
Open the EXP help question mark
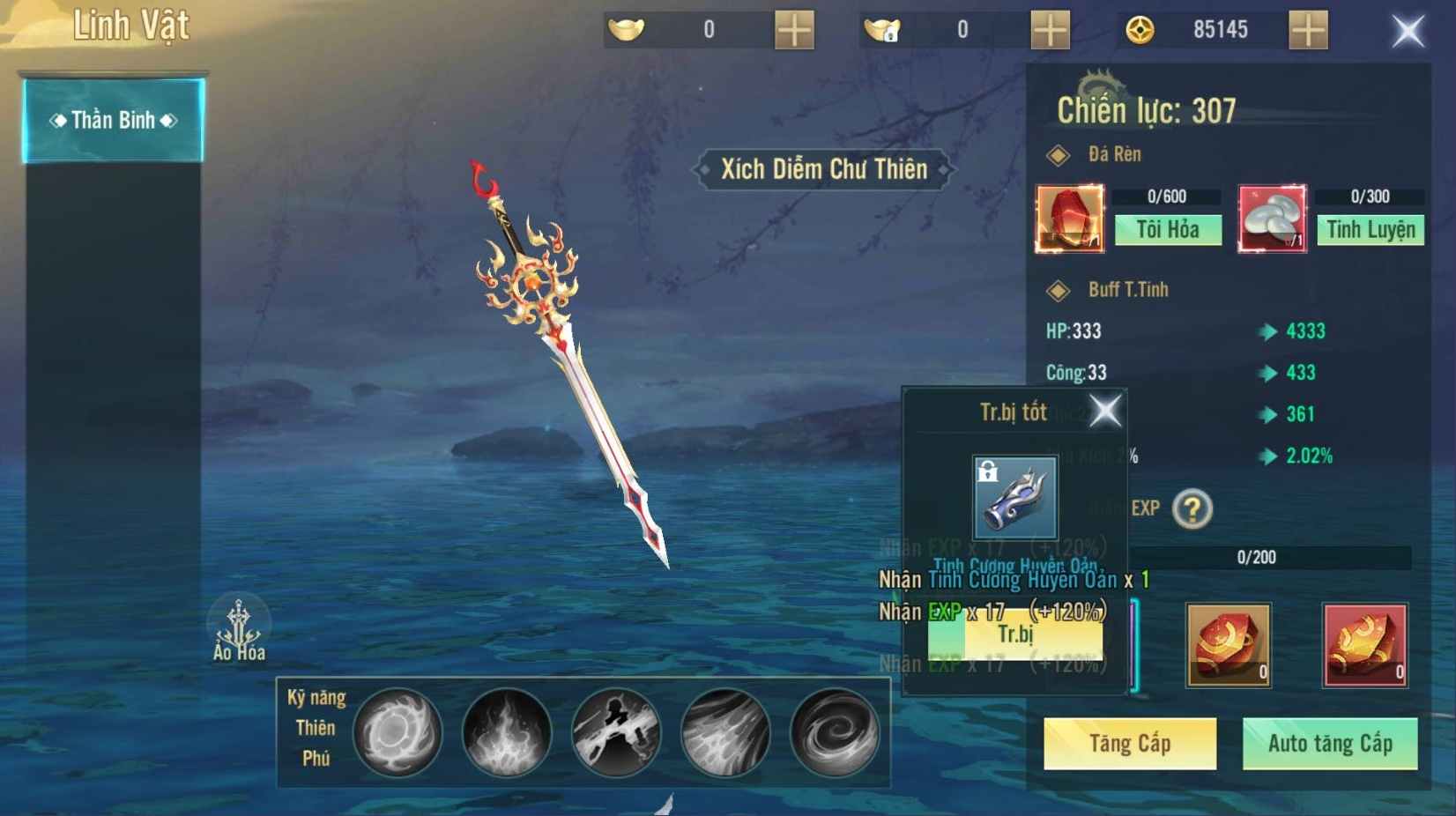[1192, 509]
